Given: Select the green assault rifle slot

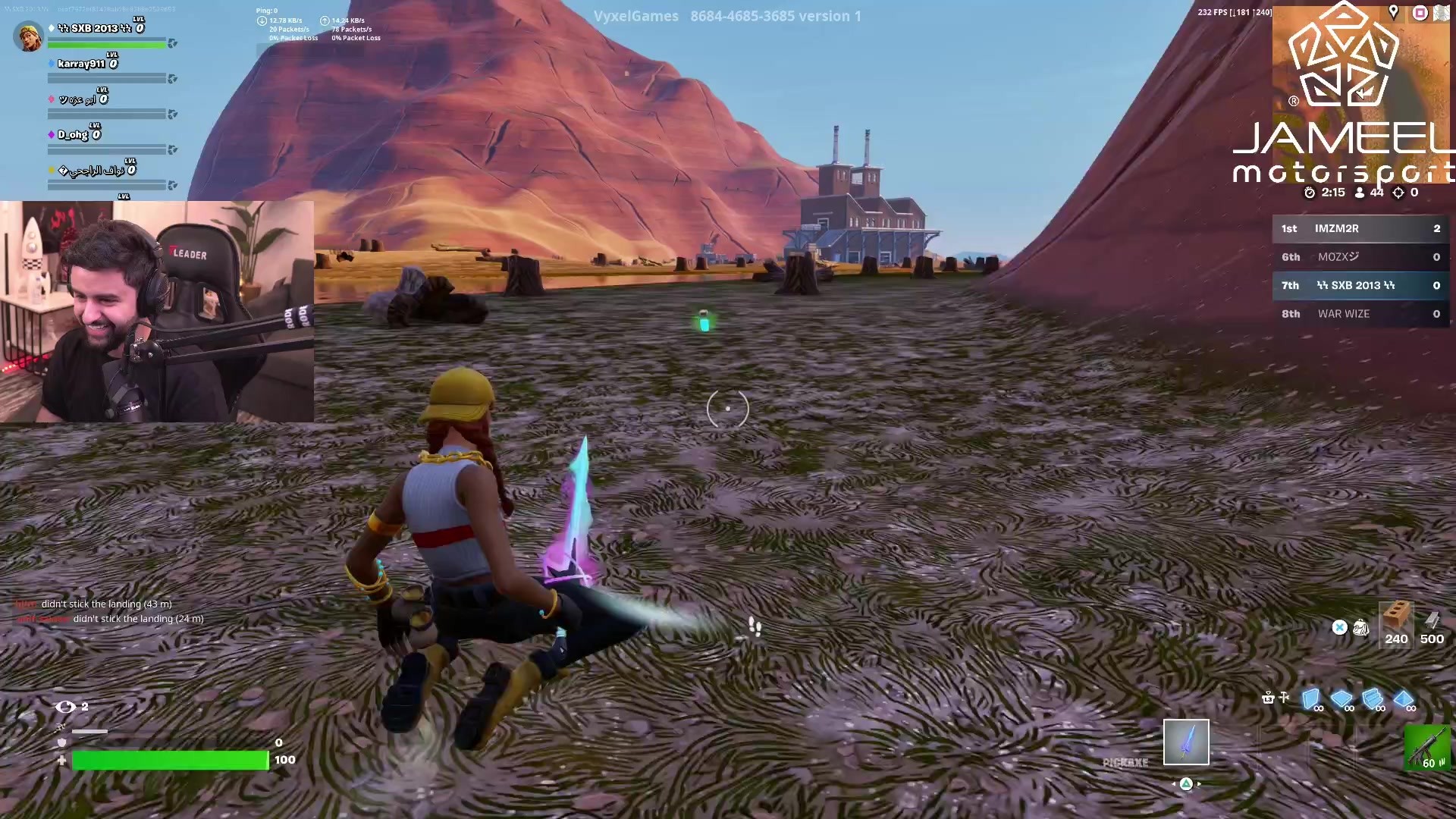Looking at the screenshot, I should (x=1427, y=747).
